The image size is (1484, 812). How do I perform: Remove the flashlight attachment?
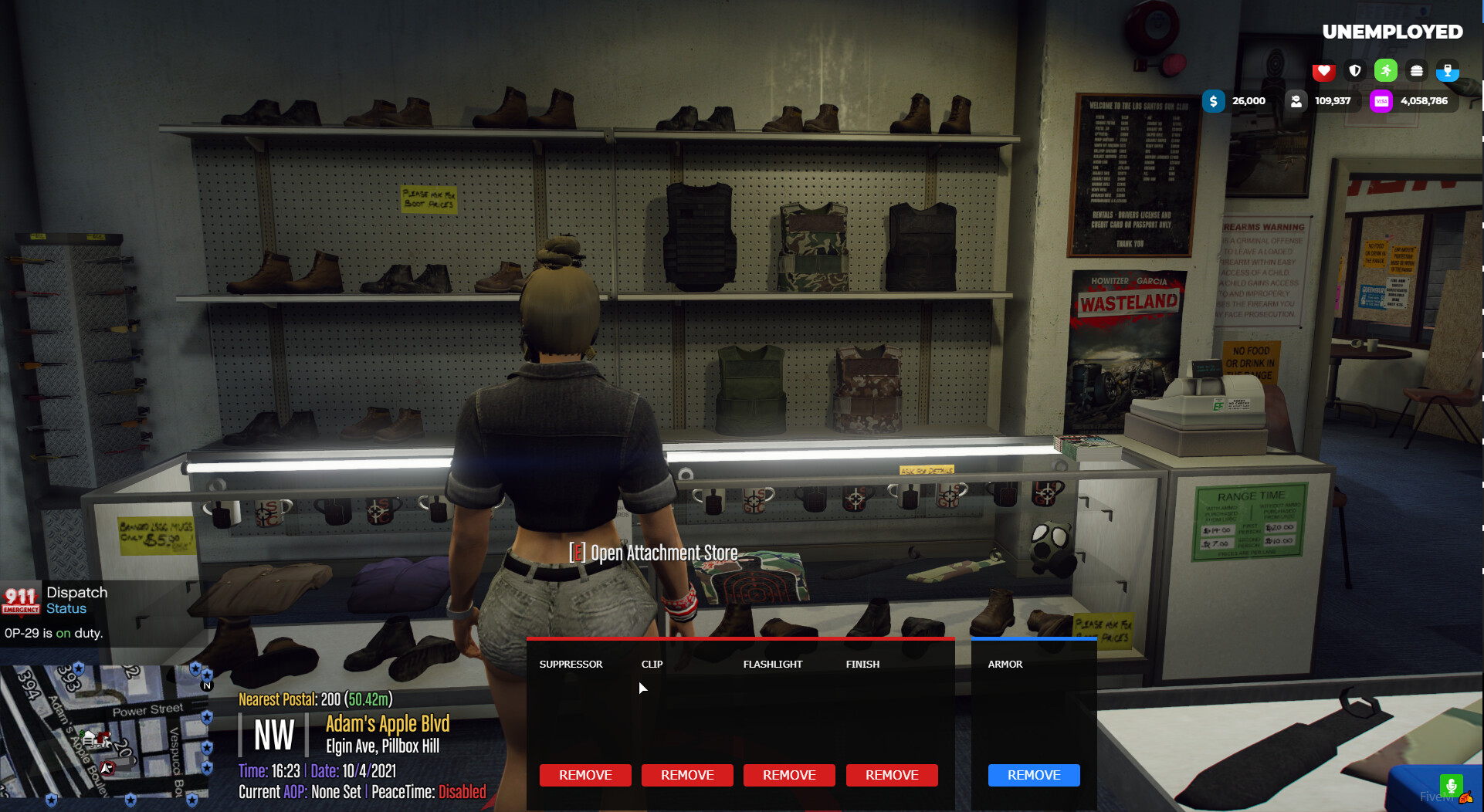click(789, 775)
